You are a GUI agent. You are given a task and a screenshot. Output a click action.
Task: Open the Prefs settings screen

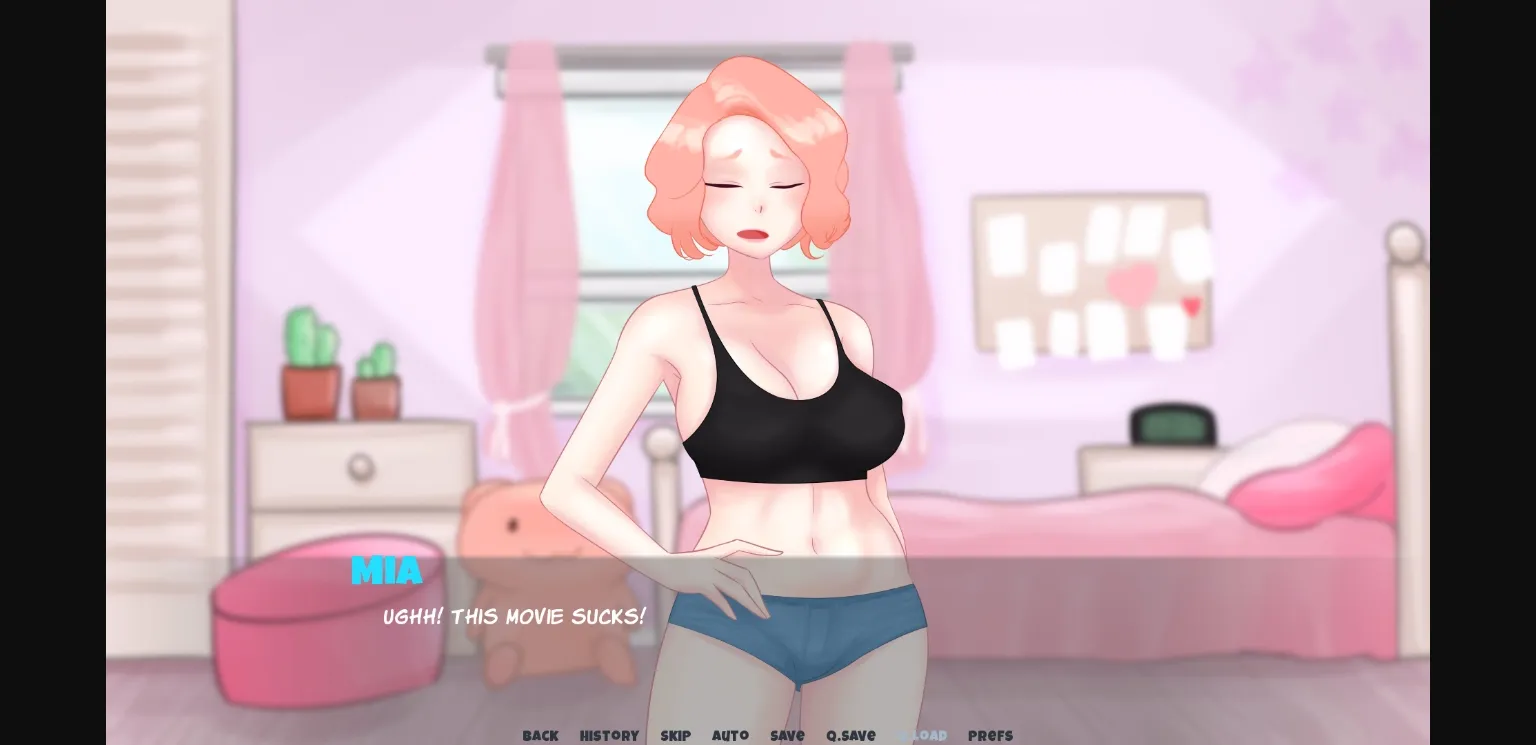990,735
